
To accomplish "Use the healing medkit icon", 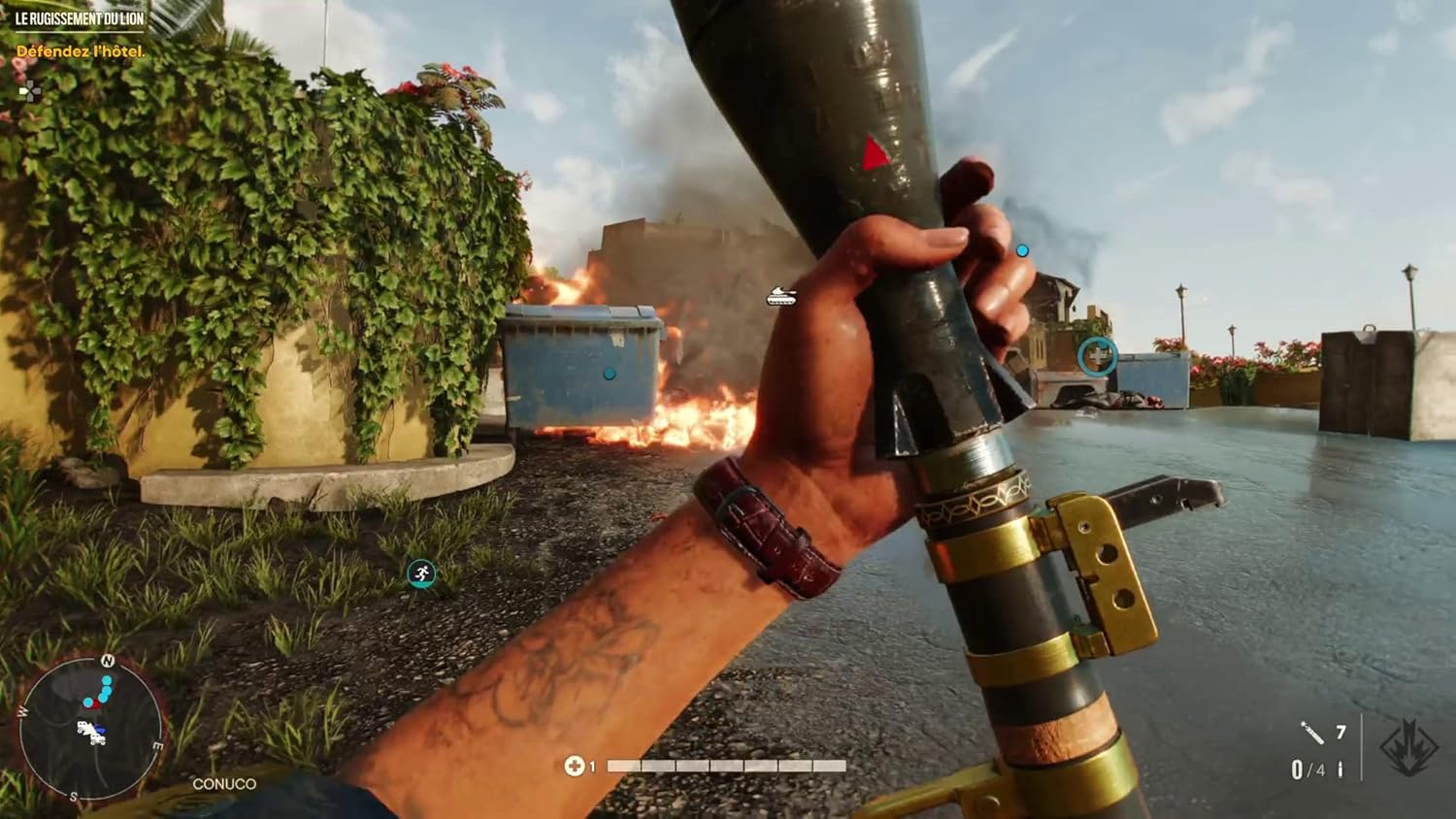I will pyautogui.click(x=574, y=767).
